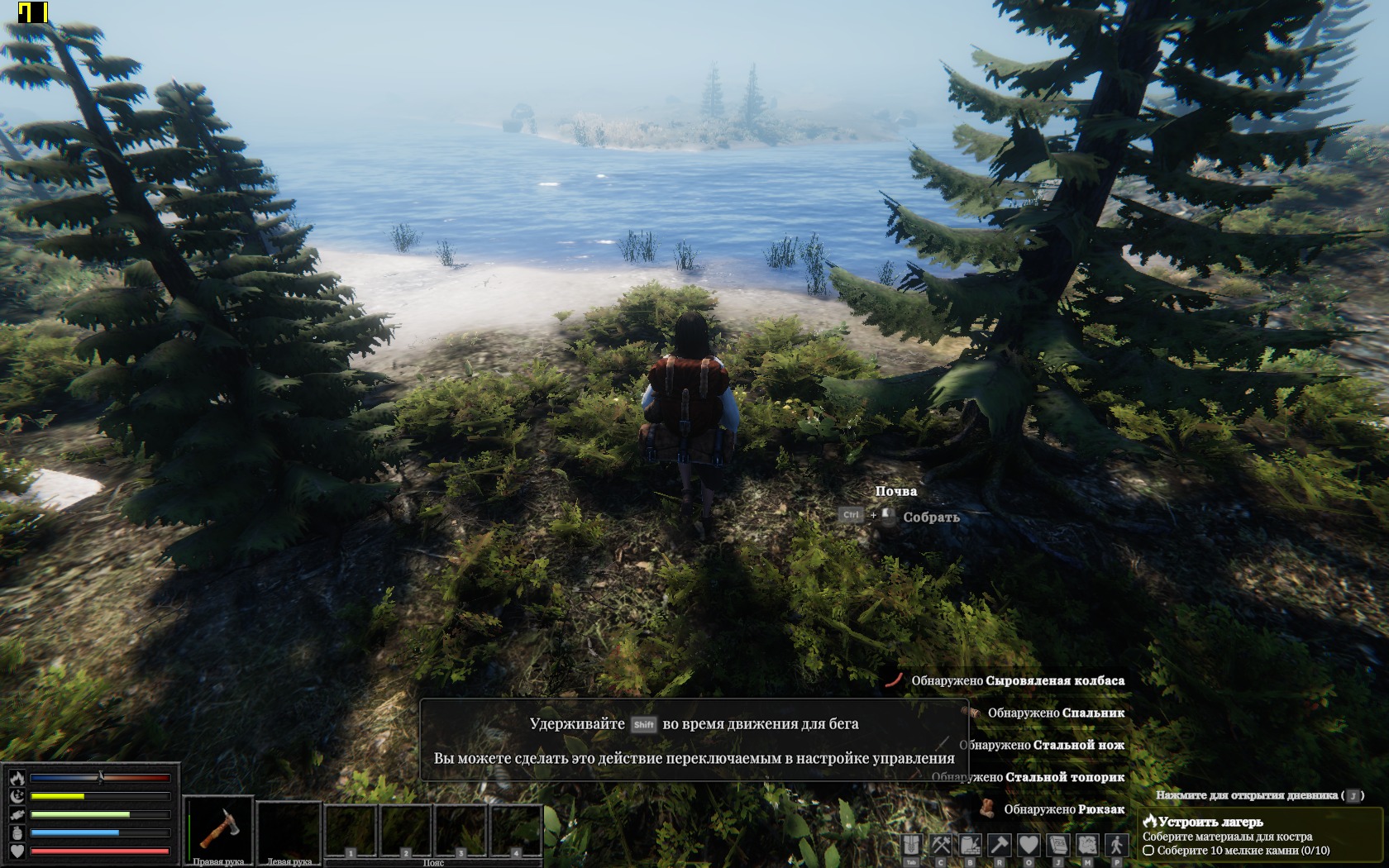Select the steel hatchet in the right hand slot
Viewport: 1389px width, 868px height.
click(x=218, y=828)
